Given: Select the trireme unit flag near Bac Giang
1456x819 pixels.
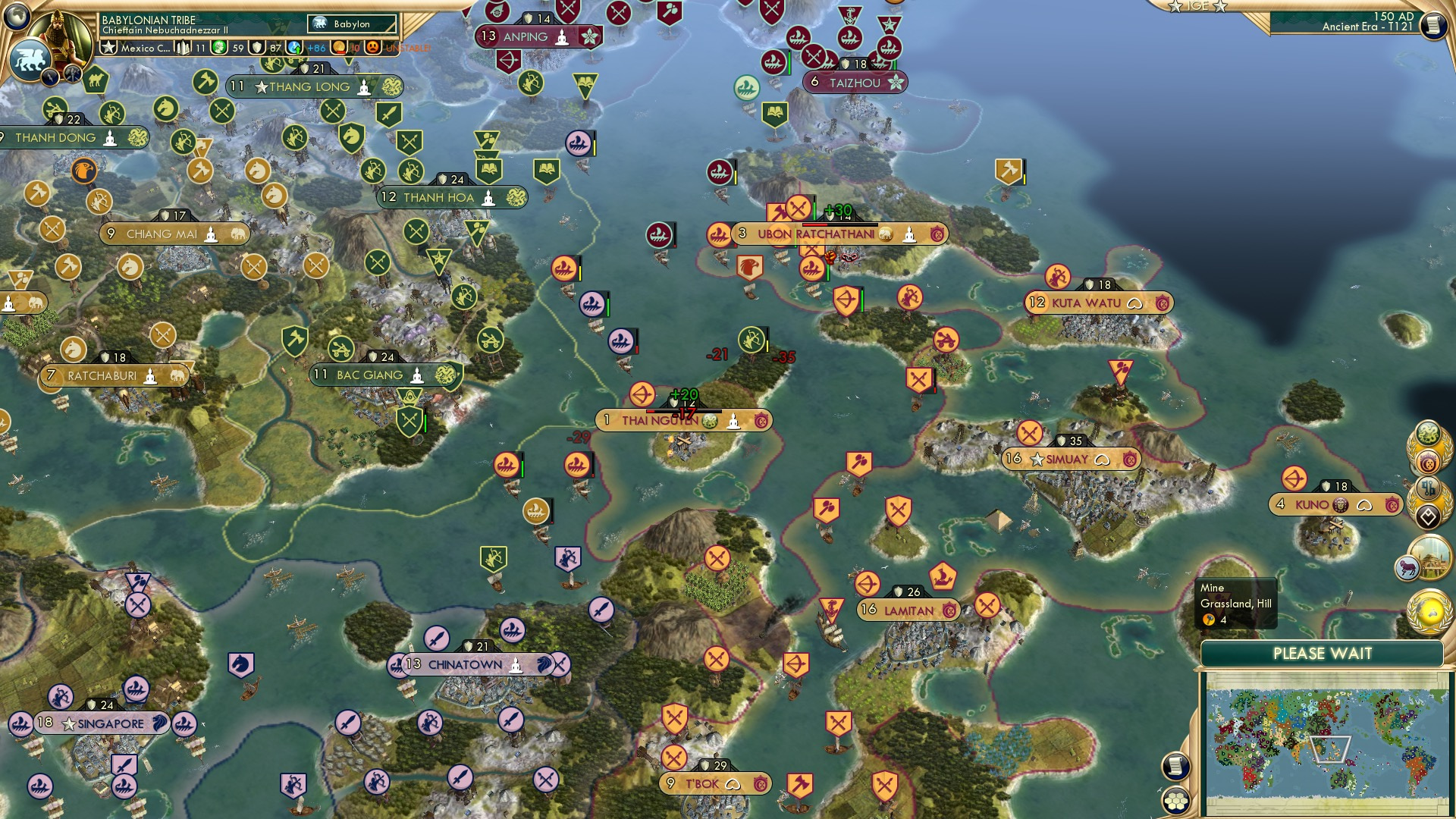Looking at the screenshot, I should click(x=507, y=466).
